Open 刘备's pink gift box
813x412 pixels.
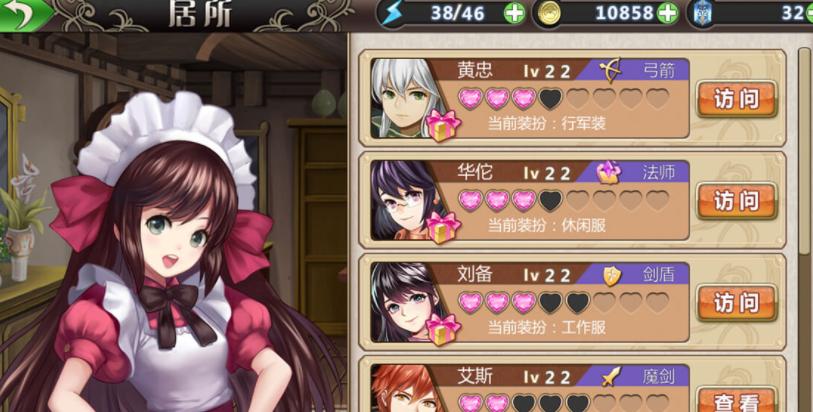point(442,329)
